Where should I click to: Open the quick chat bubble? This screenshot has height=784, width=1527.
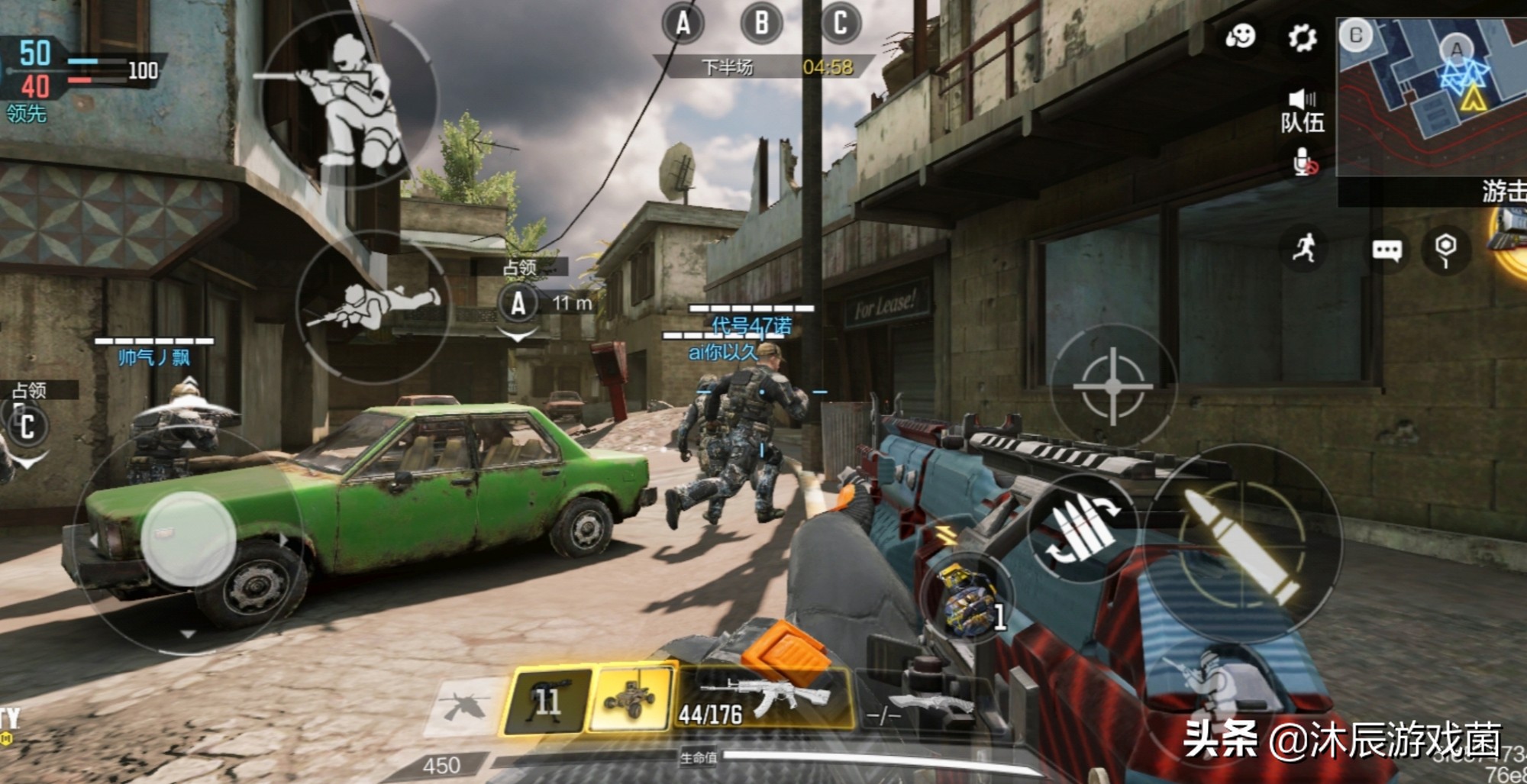[x=1387, y=250]
